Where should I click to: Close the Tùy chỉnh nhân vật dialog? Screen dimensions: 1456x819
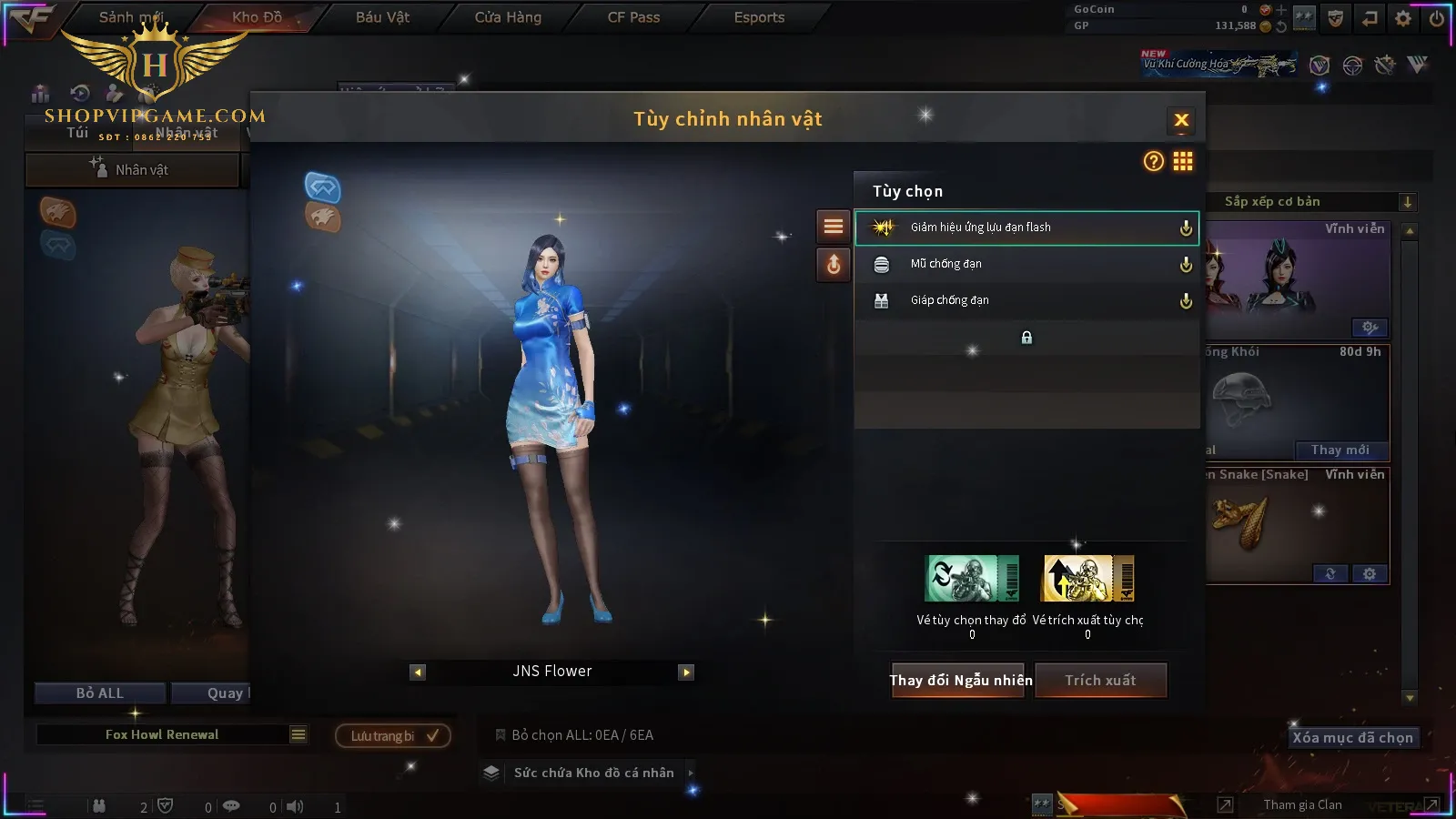tap(1181, 120)
